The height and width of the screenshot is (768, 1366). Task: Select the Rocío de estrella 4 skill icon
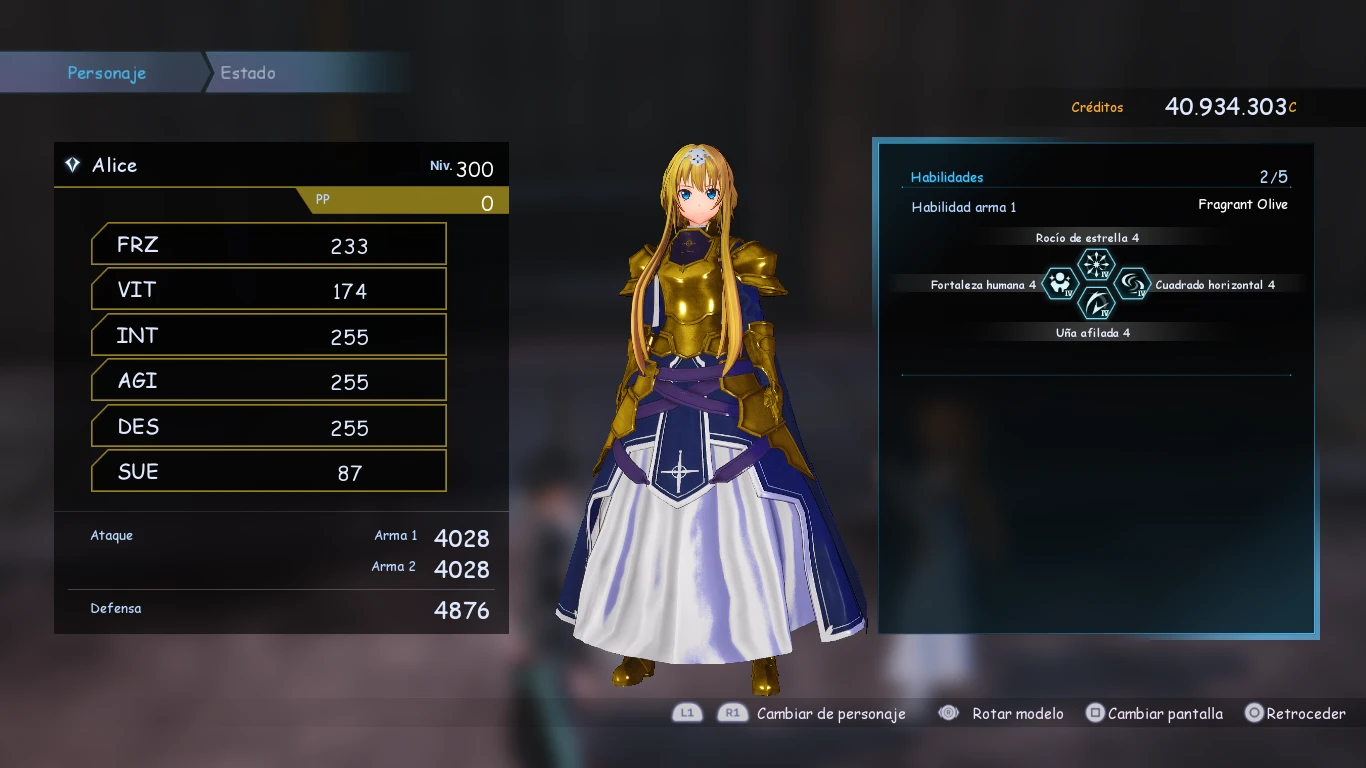pyautogui.click(x=1096, y=265)
